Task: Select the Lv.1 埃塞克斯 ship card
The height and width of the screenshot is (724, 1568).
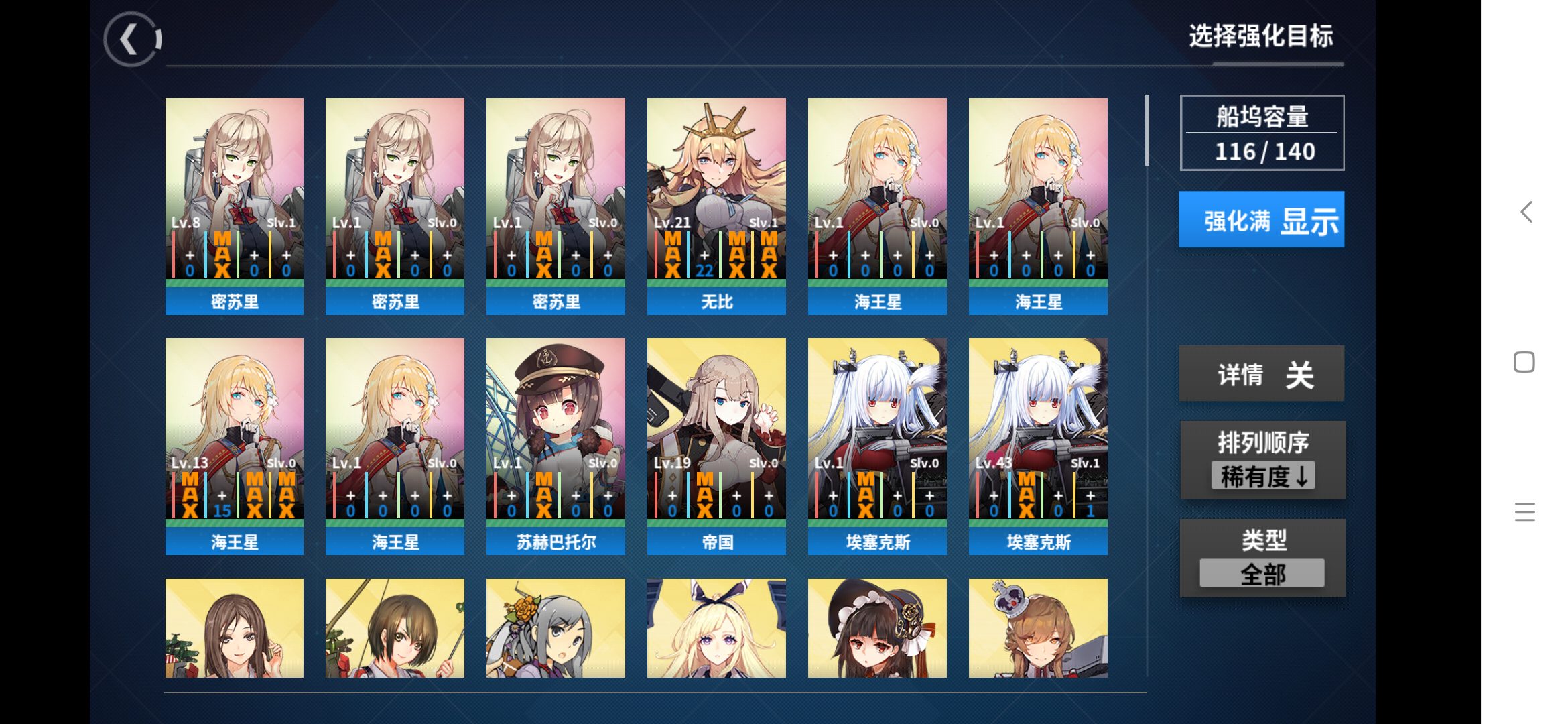Action: 877,446
